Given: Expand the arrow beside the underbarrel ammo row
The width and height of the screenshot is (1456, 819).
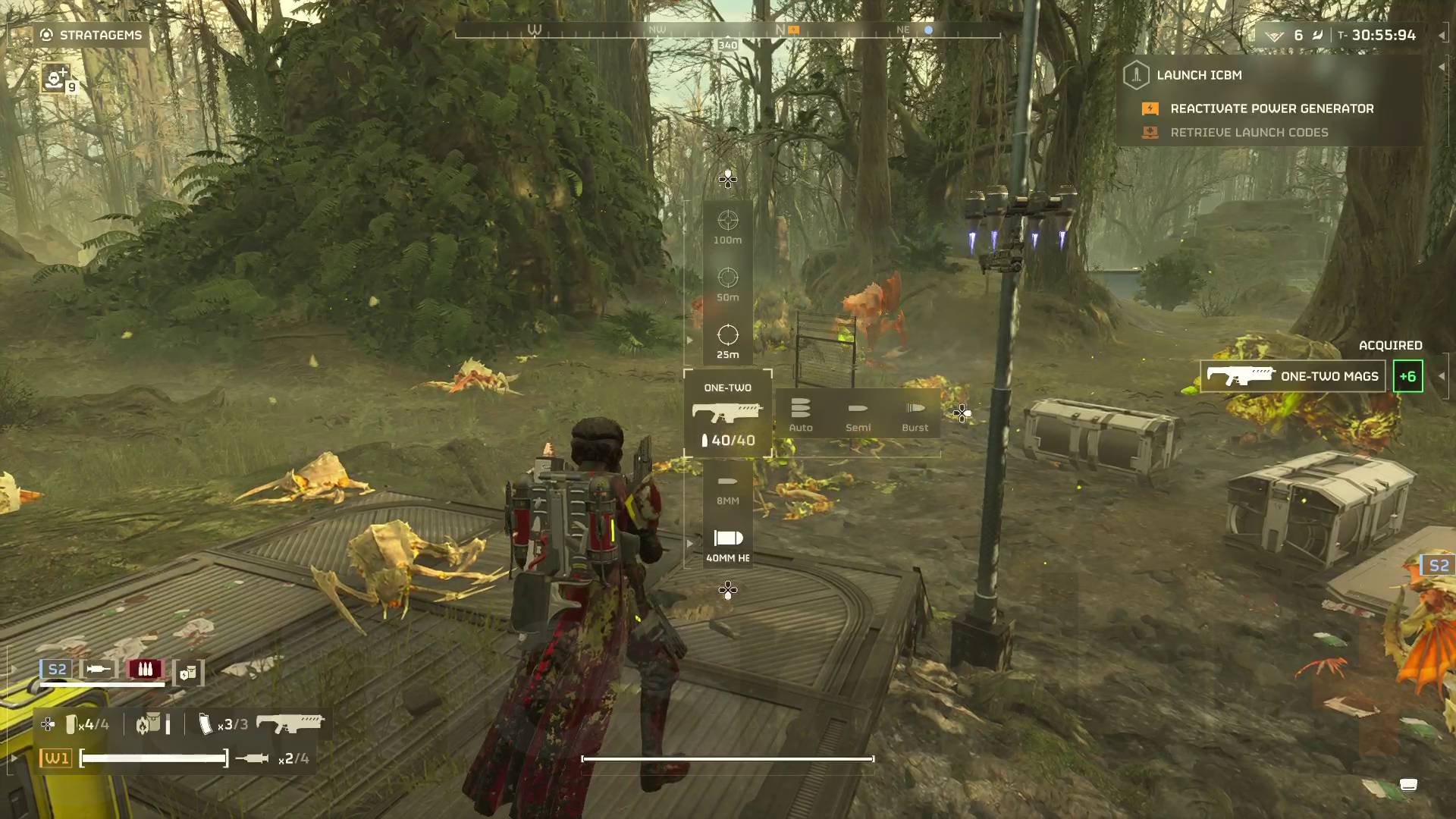Looking at the screenshot, I should [x=690, y=543].
